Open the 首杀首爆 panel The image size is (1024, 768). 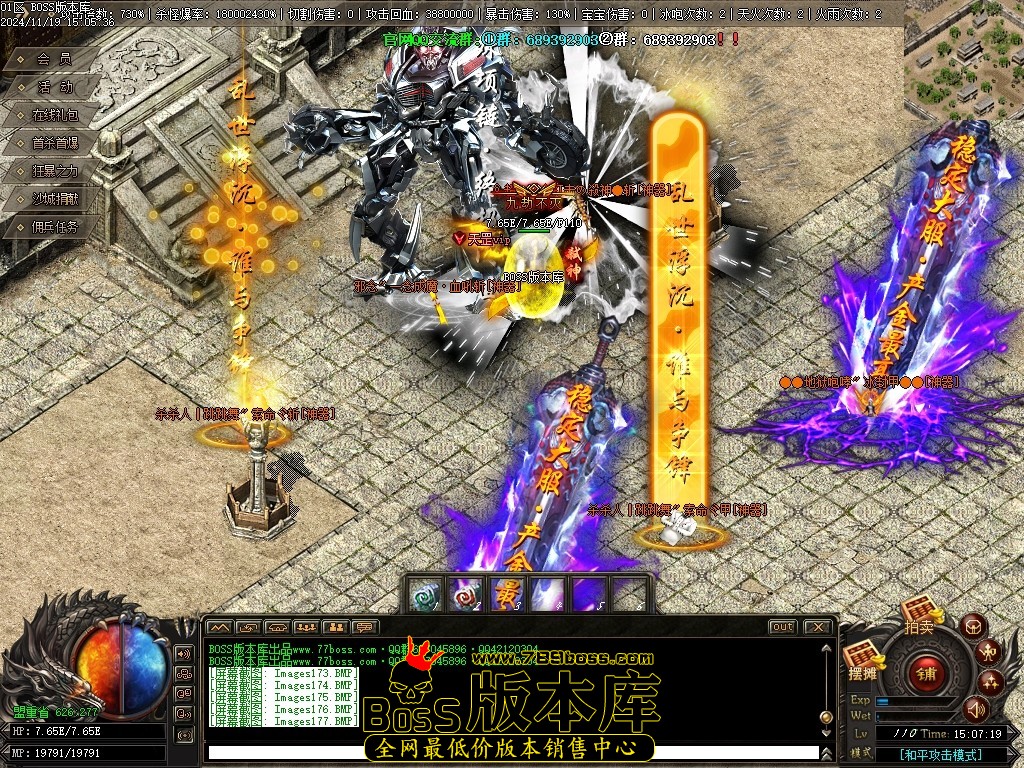coord(54,143)
